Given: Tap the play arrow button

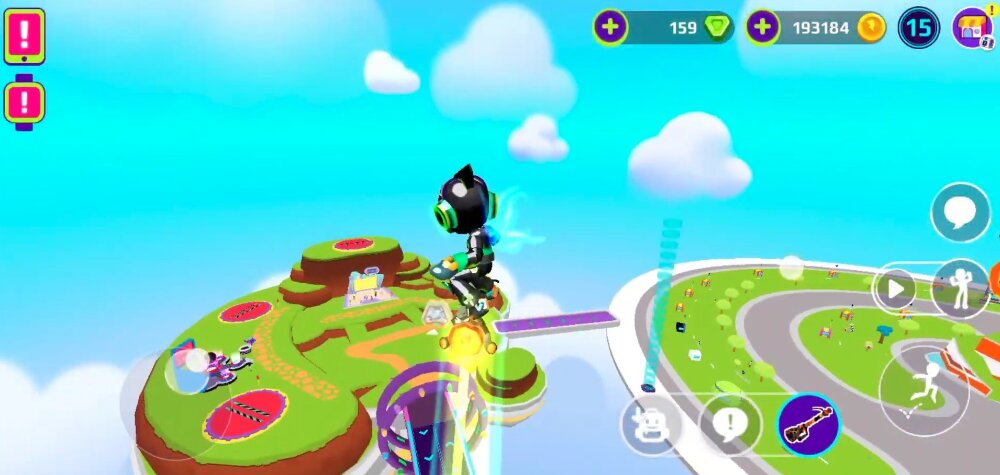Looking at the screenshot, I should click(x=893, y=290).
